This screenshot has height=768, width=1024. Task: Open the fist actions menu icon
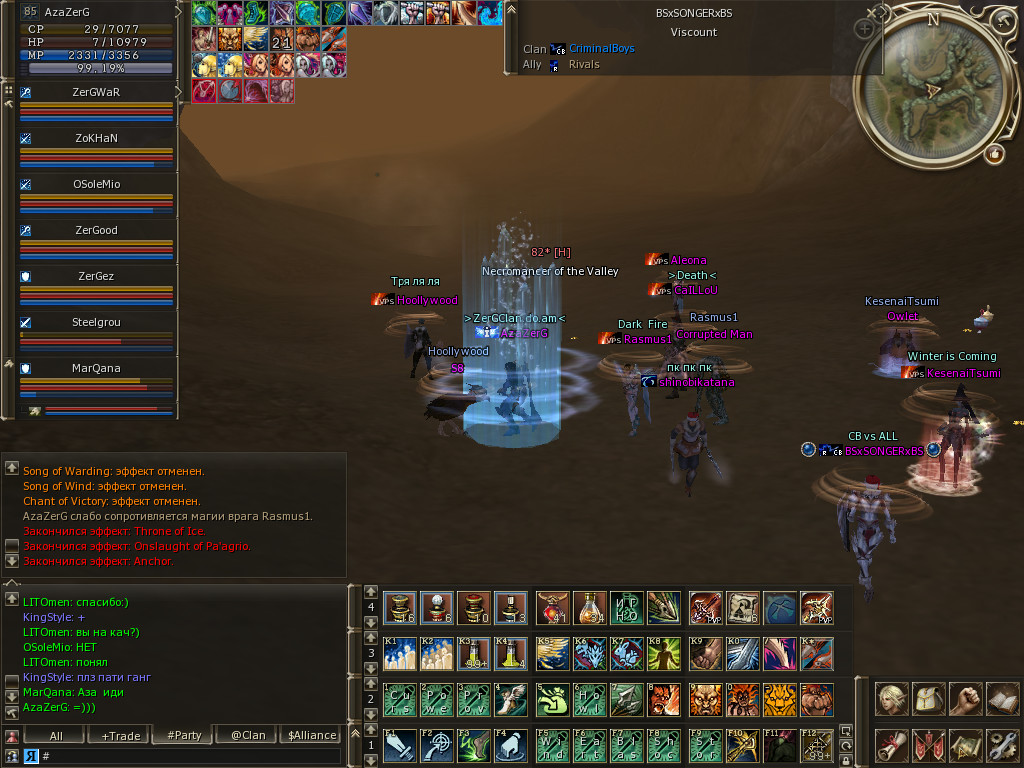965,697
